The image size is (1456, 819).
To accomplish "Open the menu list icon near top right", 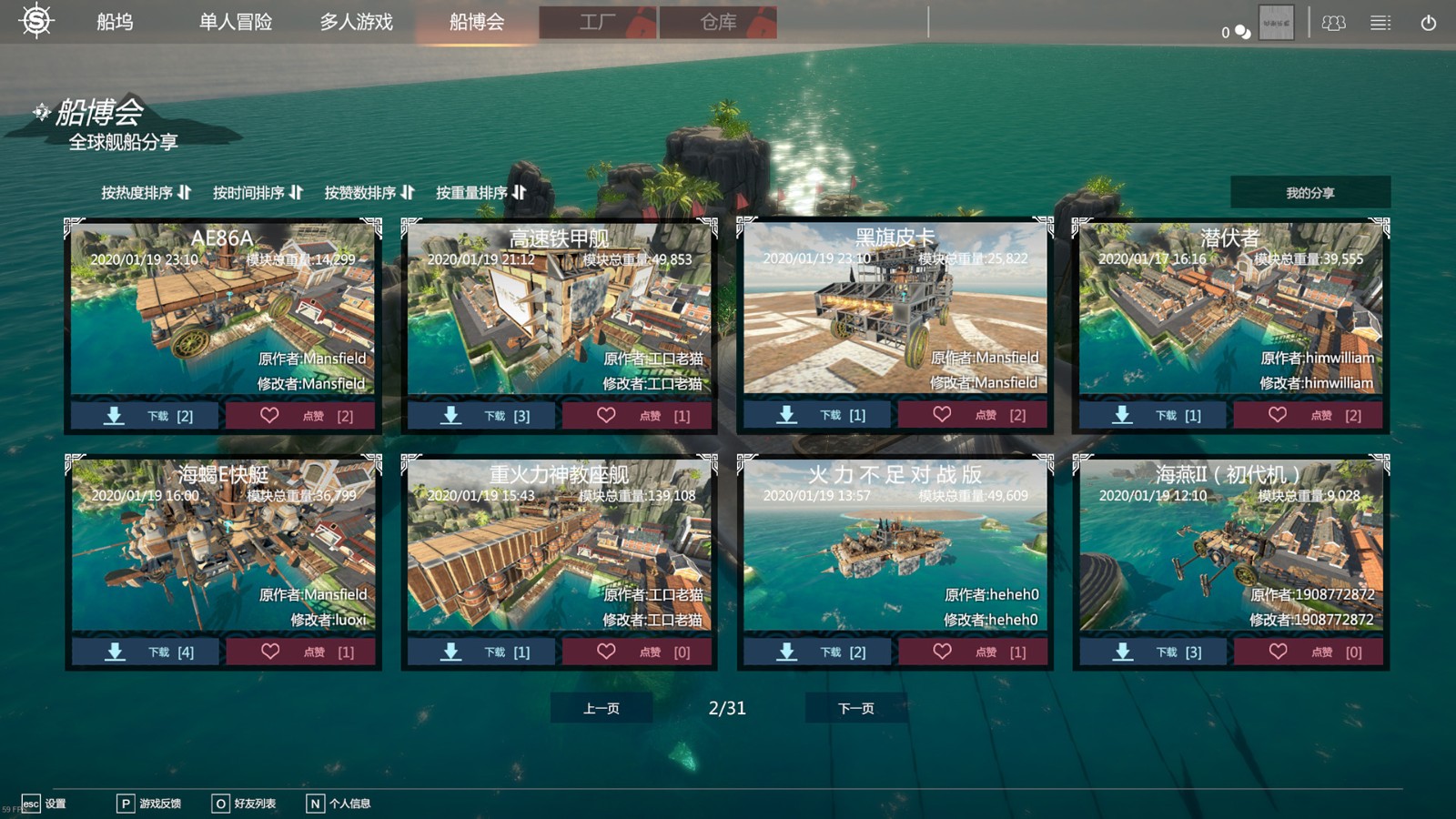I will click(x=1381, y=23).
